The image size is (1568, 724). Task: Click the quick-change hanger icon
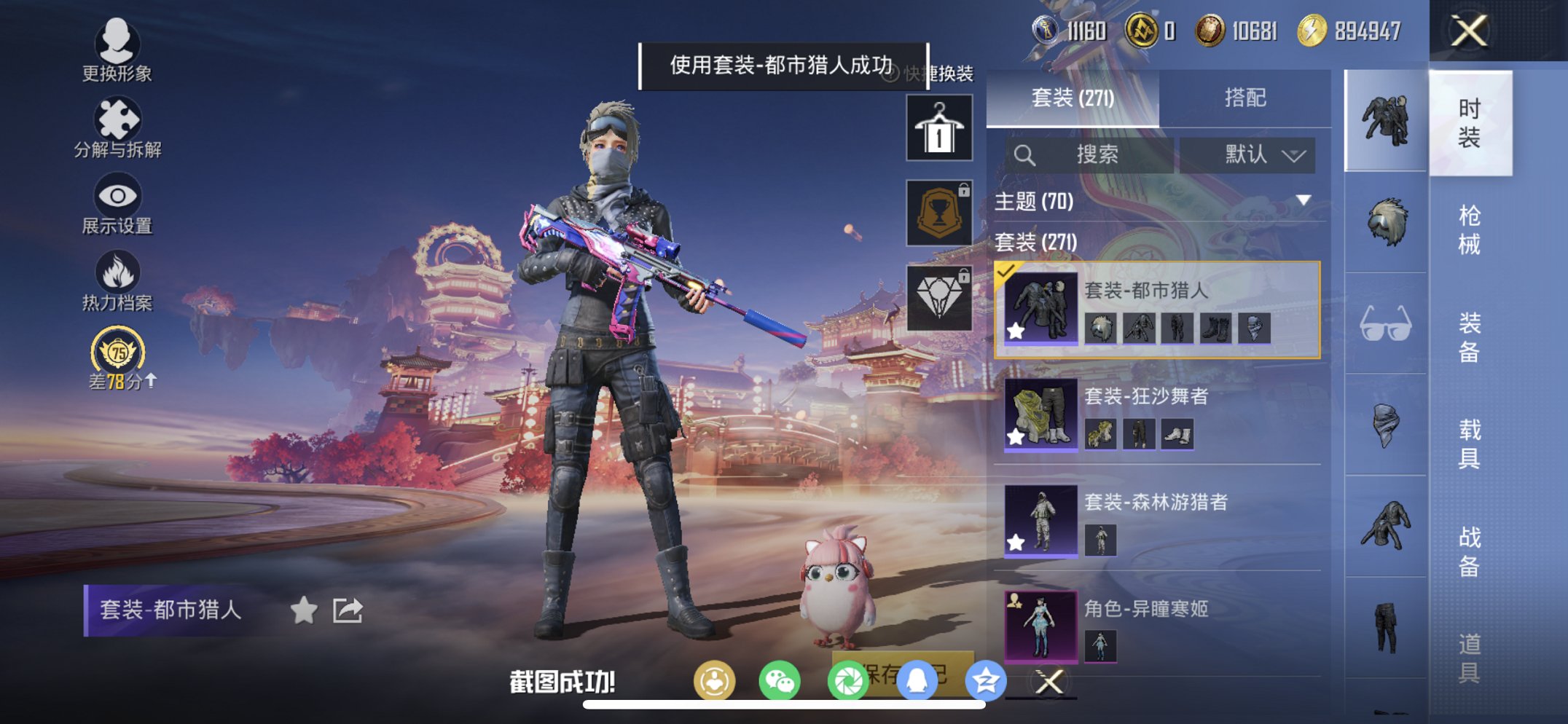click(938, 127)
